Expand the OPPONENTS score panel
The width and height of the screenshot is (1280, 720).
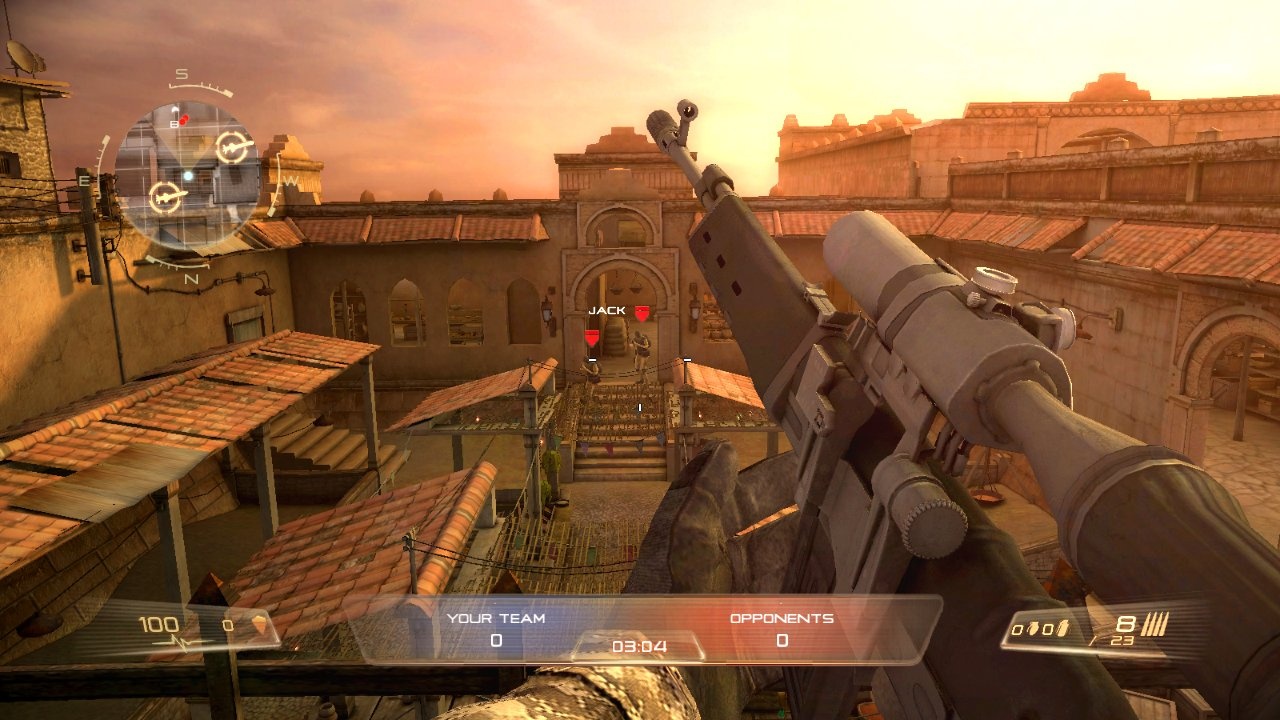pyautogui.click(x=780, y=625)
